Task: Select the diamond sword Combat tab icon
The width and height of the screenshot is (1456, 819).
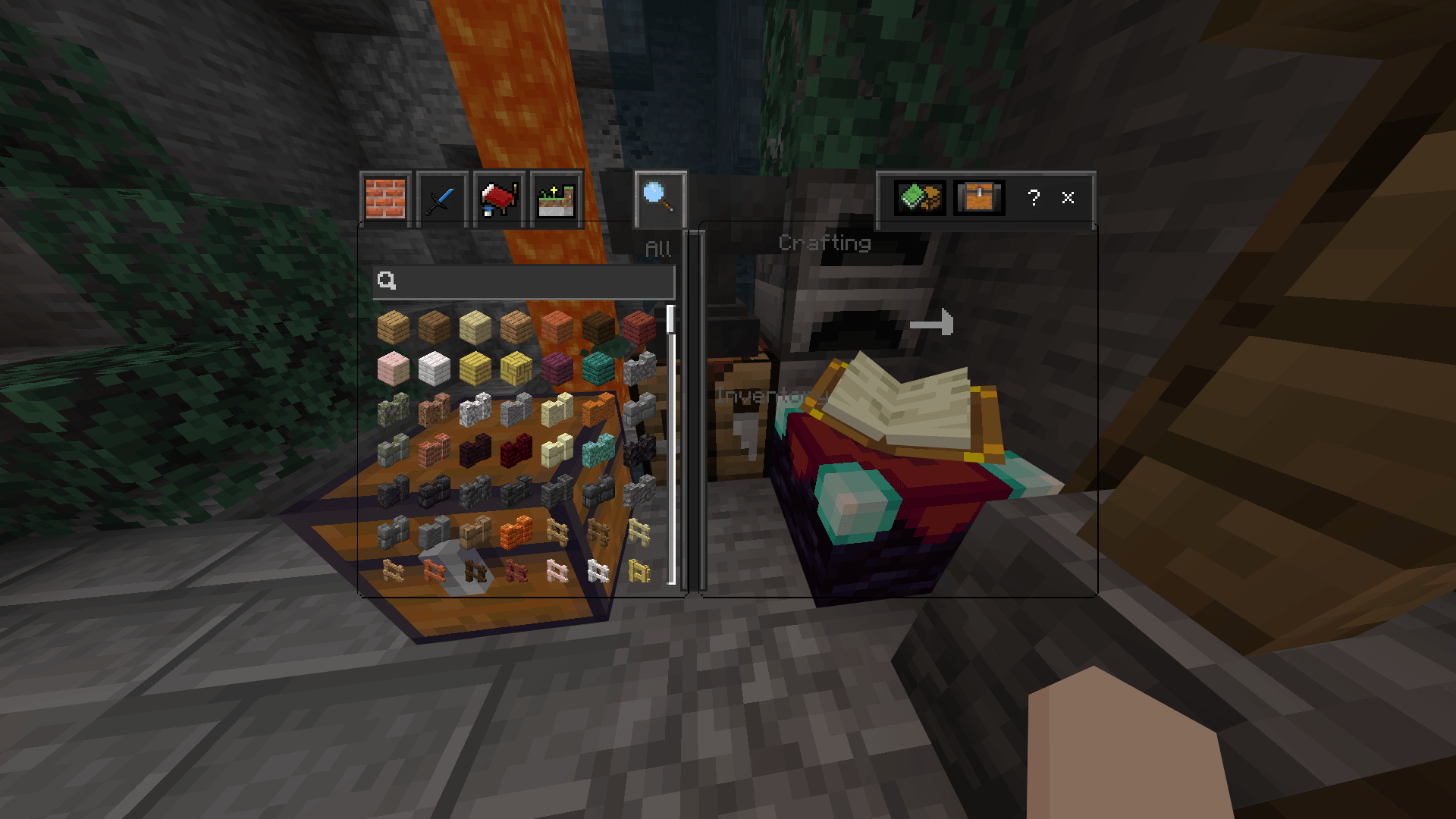Action: (x=441, y=199)
